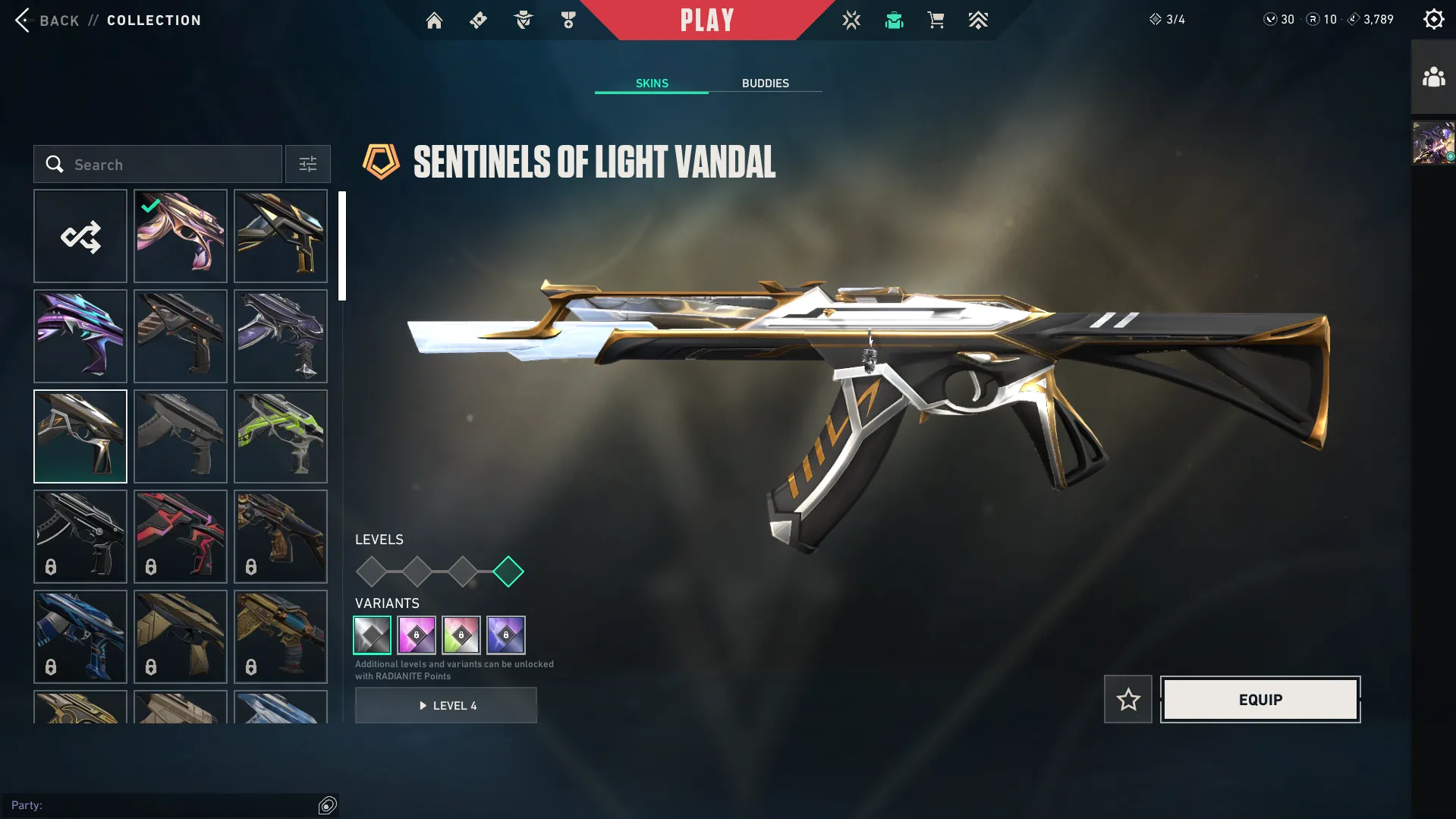This screenshot has width=1456, height=819.
Task: Expand the LEVEL 4 upgrade panel
Action: tap(446, 705)
